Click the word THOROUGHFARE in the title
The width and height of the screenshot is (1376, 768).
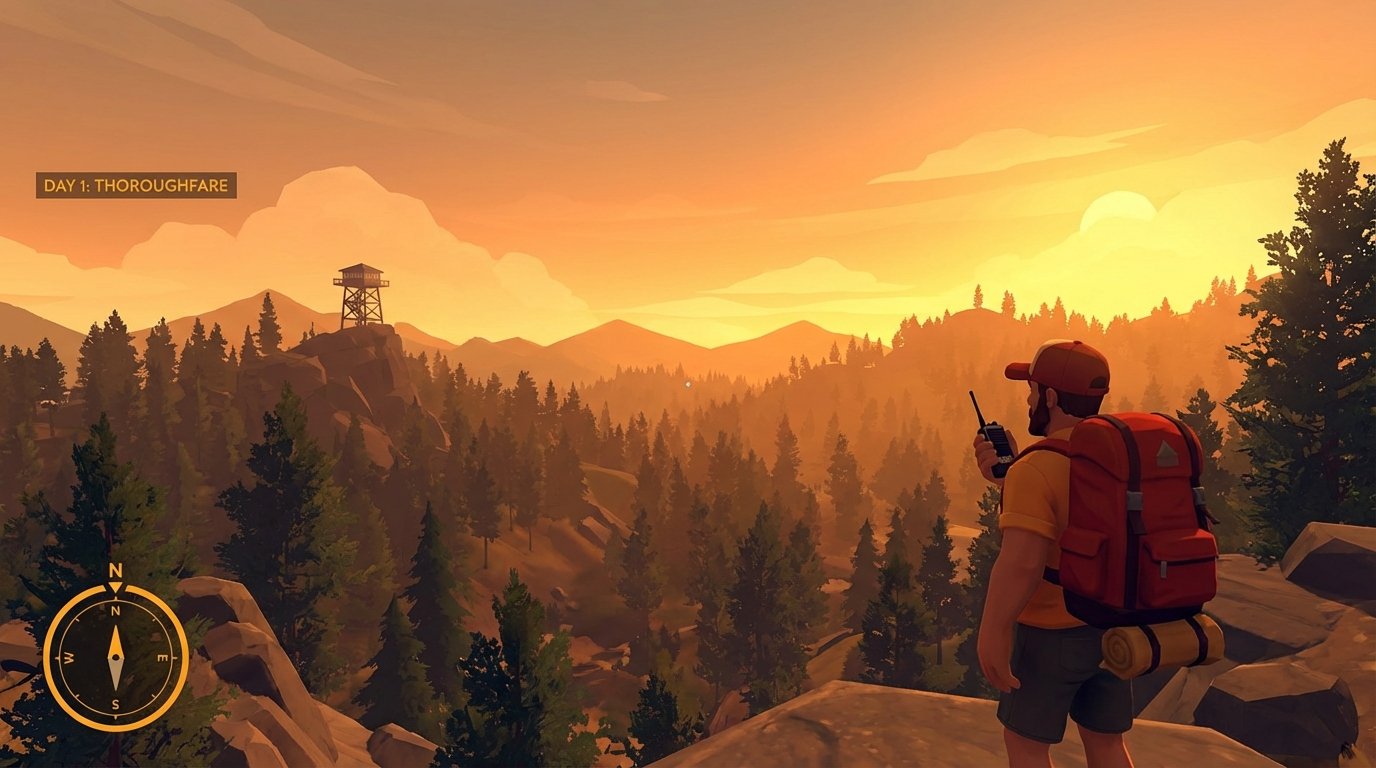162,186
